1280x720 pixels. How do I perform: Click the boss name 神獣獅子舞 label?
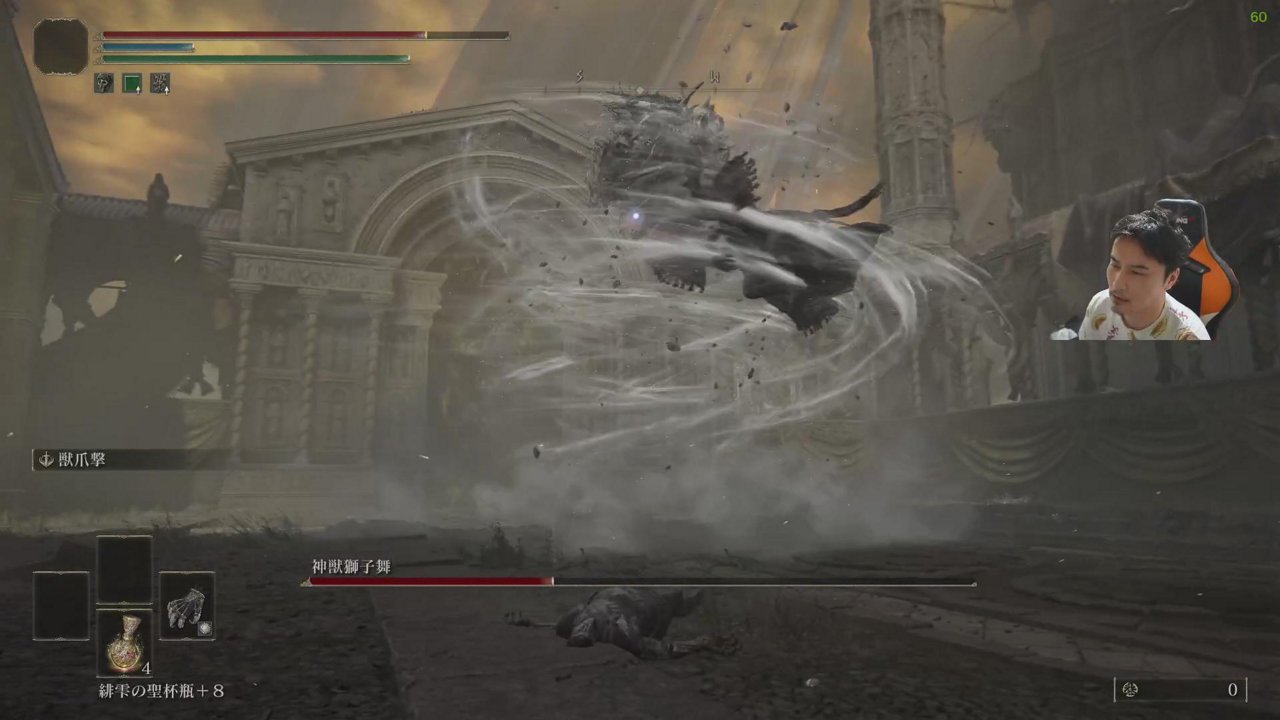click(x=350, y=565)
